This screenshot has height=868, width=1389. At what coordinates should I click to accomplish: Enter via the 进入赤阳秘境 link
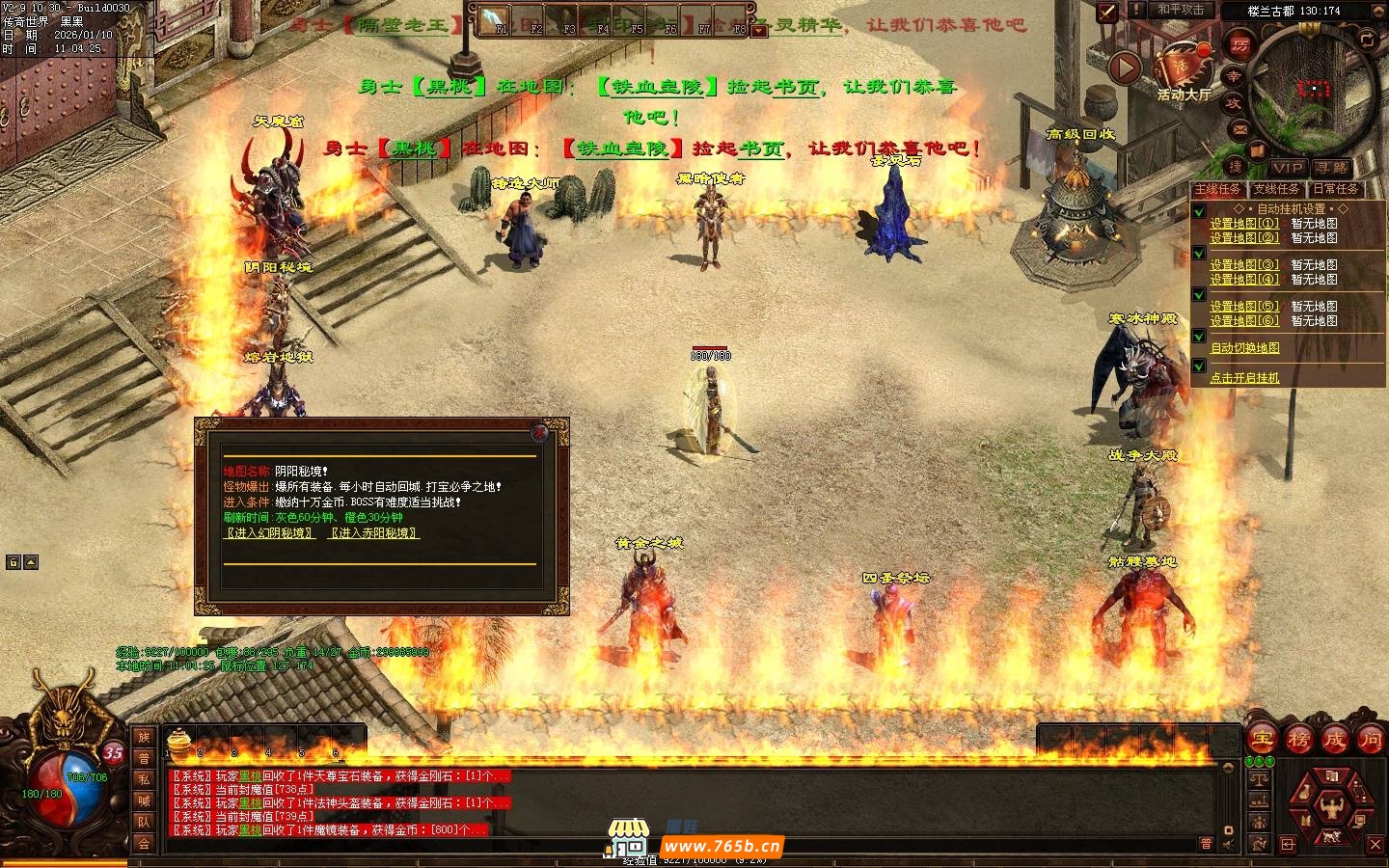pos(374,532)
